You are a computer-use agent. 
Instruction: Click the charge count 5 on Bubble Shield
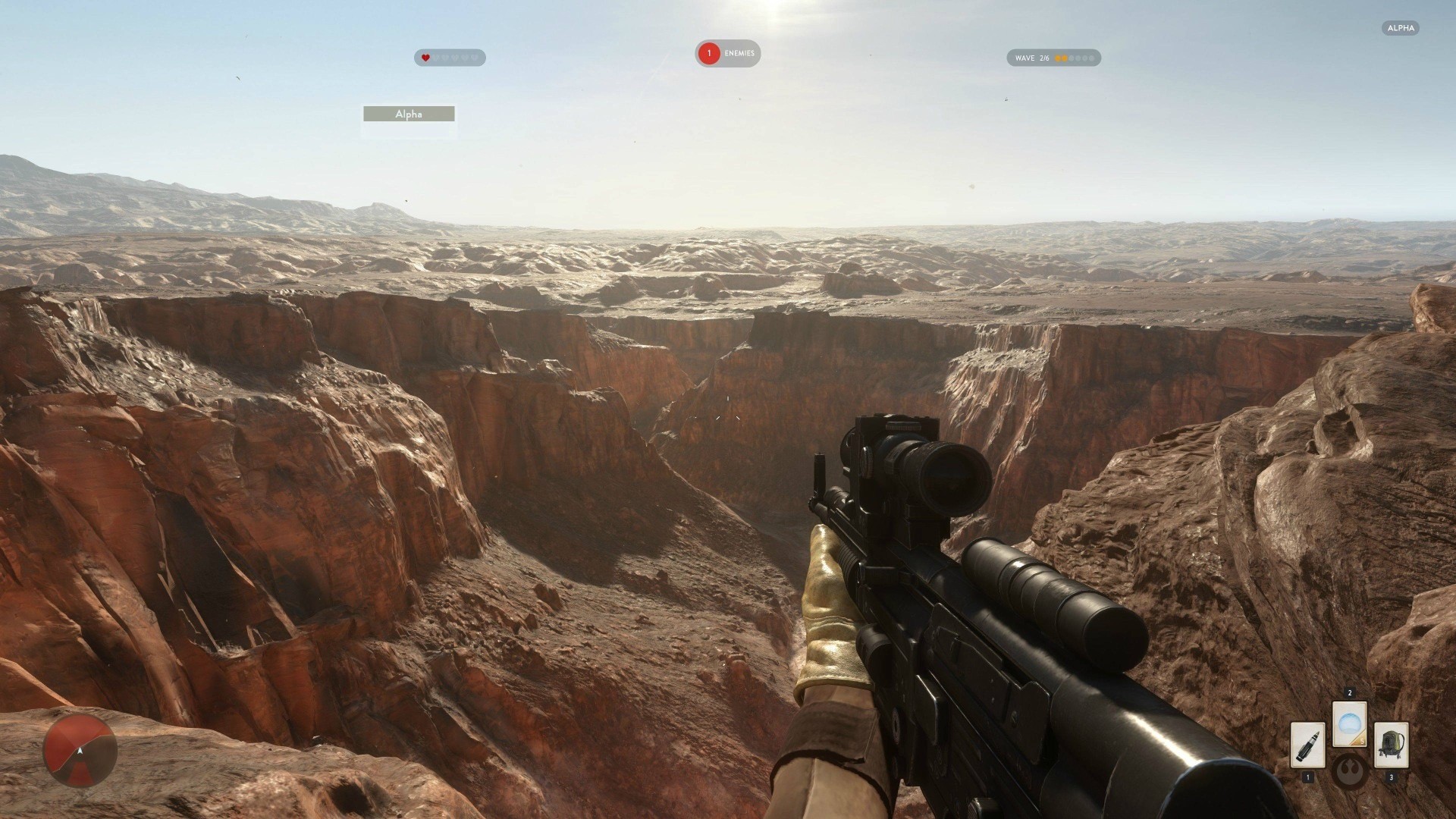click(1362, 742)
